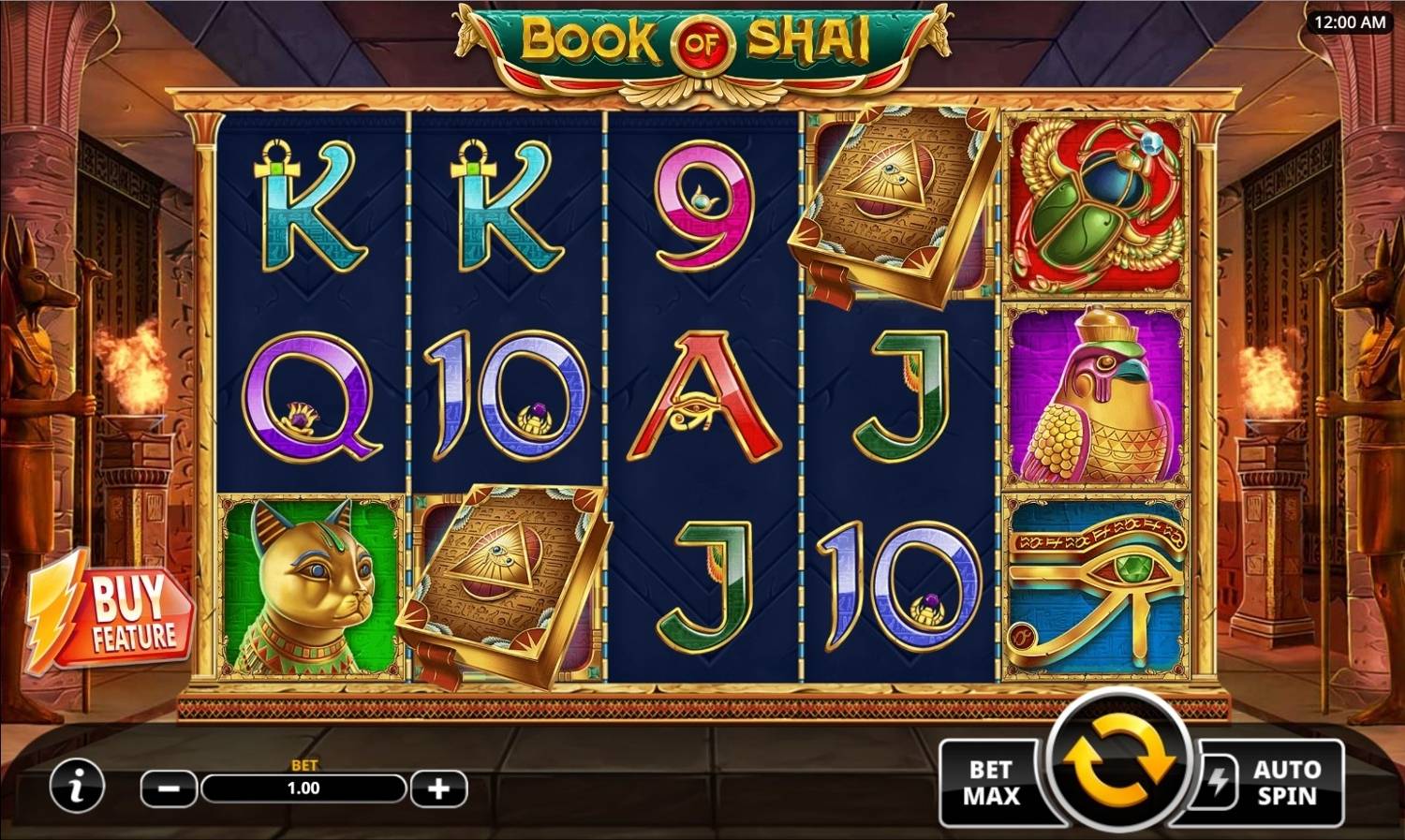Click the tilted book symbol on reel four
The image size is (1405, 840).
[x=890, y=208]
